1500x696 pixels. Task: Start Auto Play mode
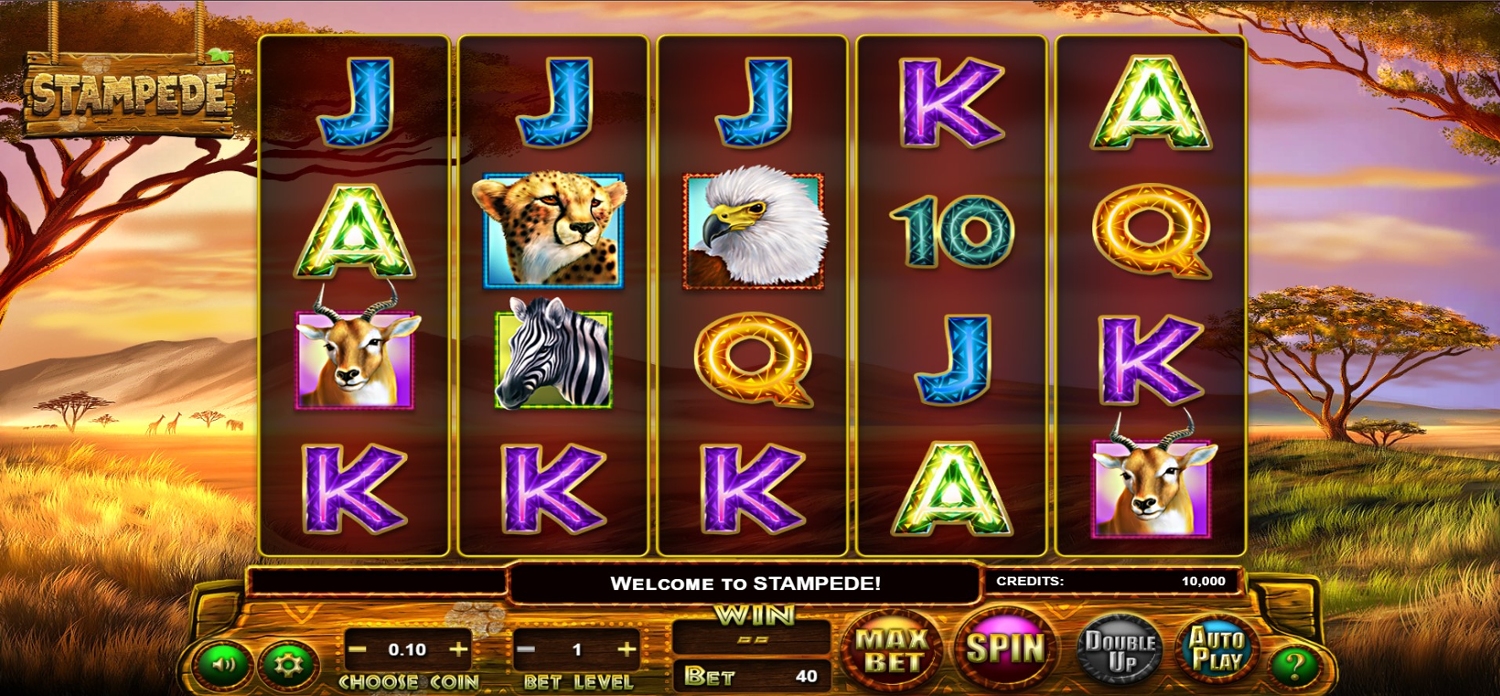point(1216,649)
